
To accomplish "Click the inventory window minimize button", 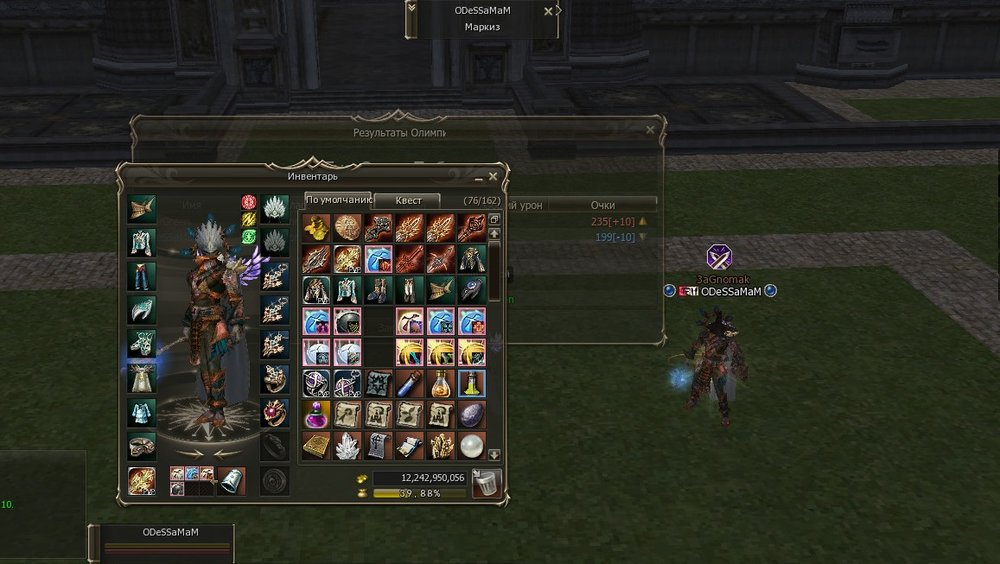I will click(477, 178).
